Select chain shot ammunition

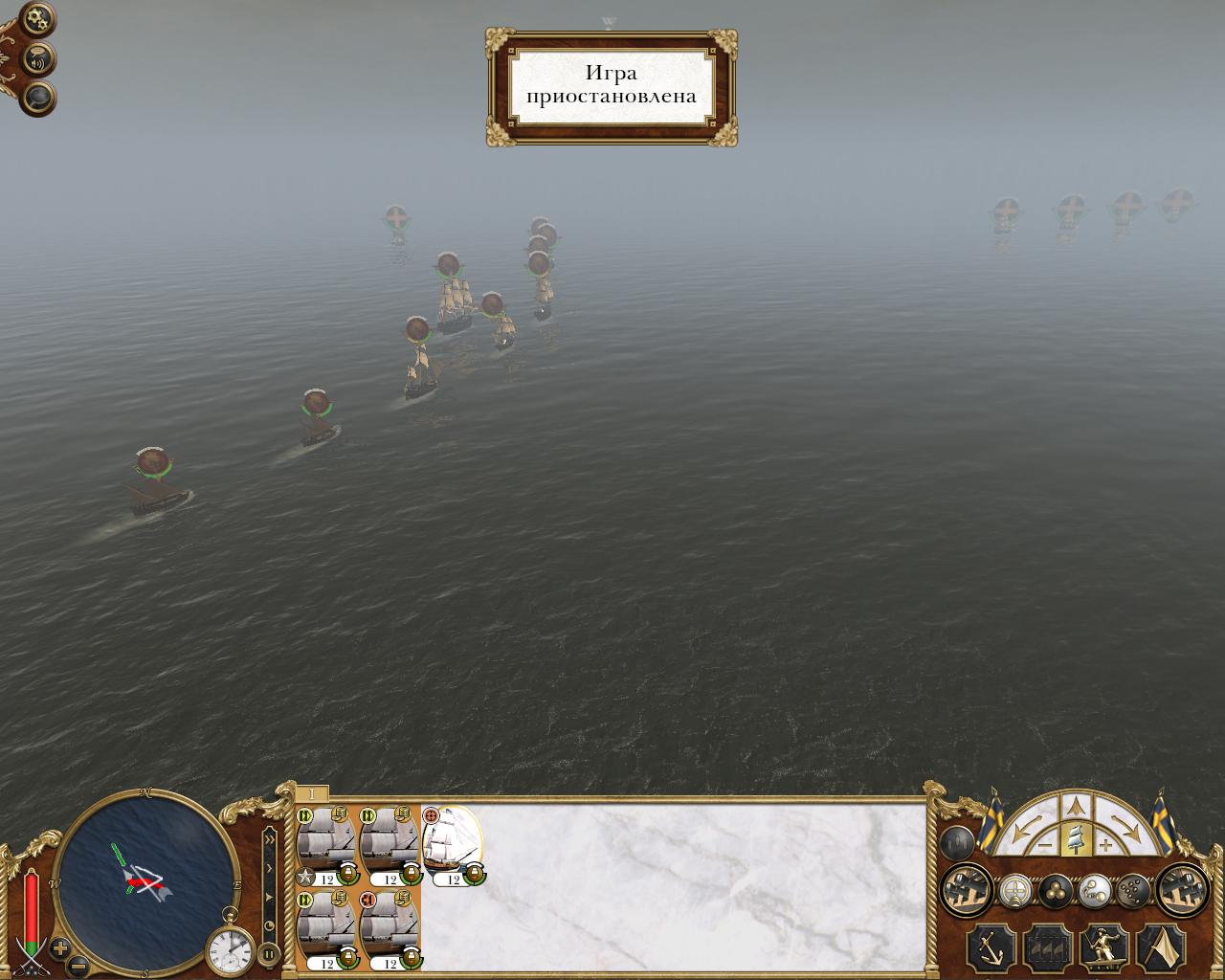click(1093, 891)
